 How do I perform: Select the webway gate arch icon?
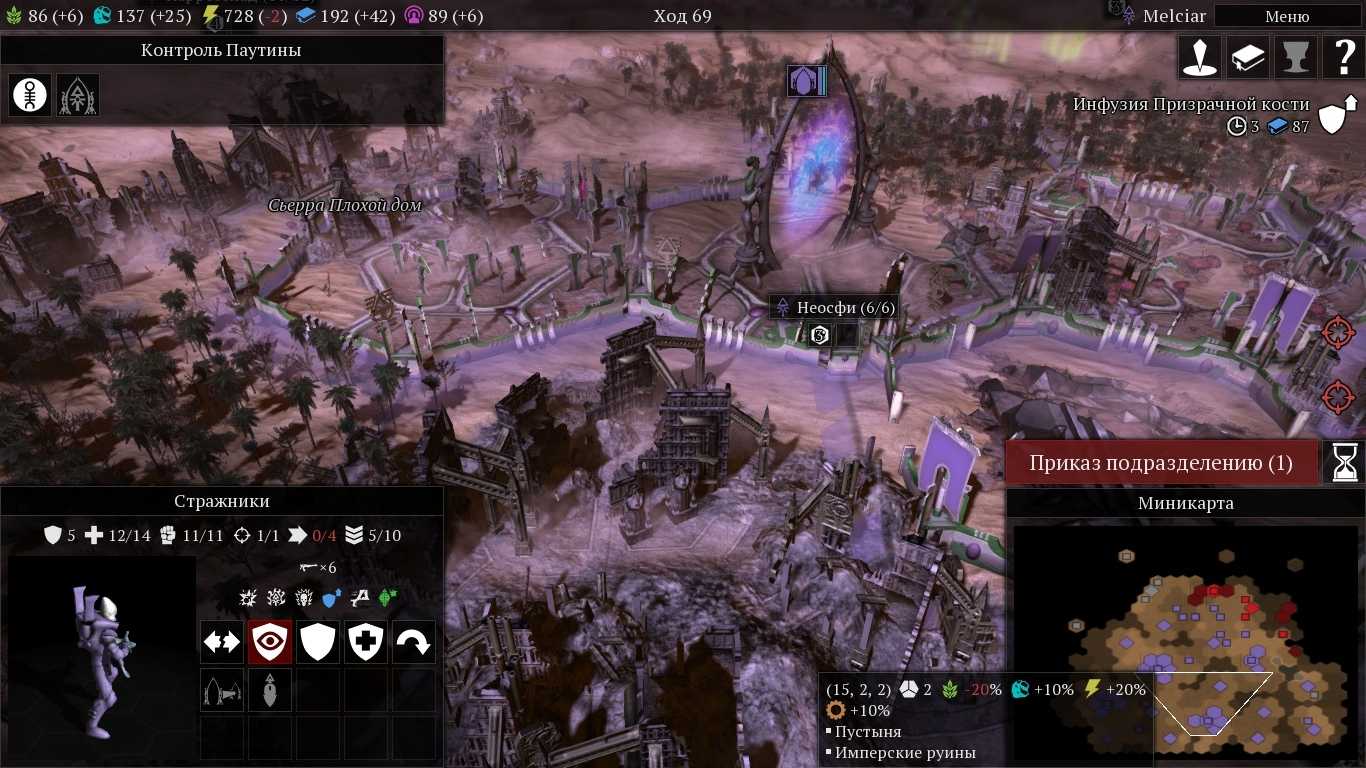(x=78, y=95)
